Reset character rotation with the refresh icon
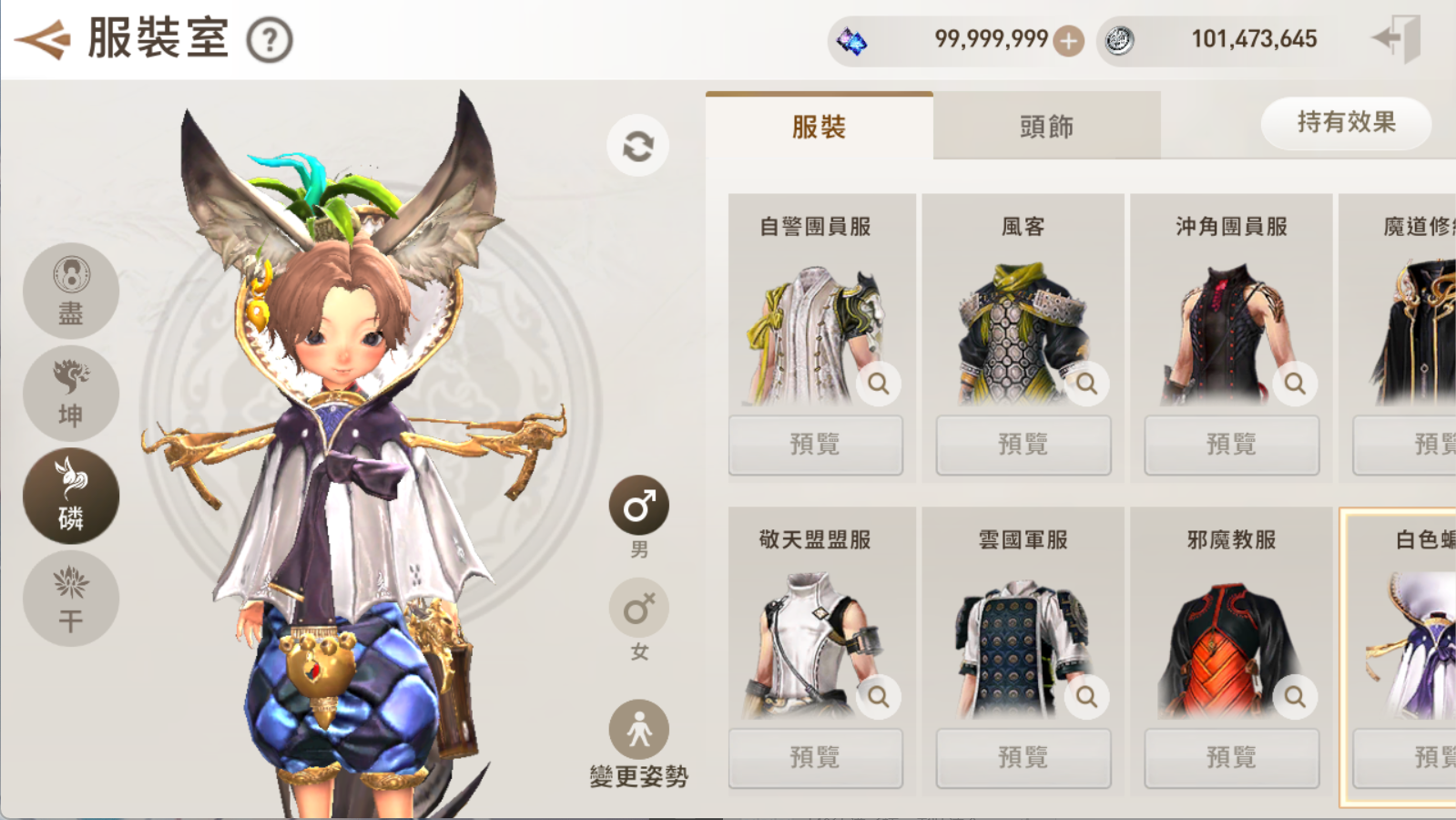 pyautogui.click(x=637, y=146)
